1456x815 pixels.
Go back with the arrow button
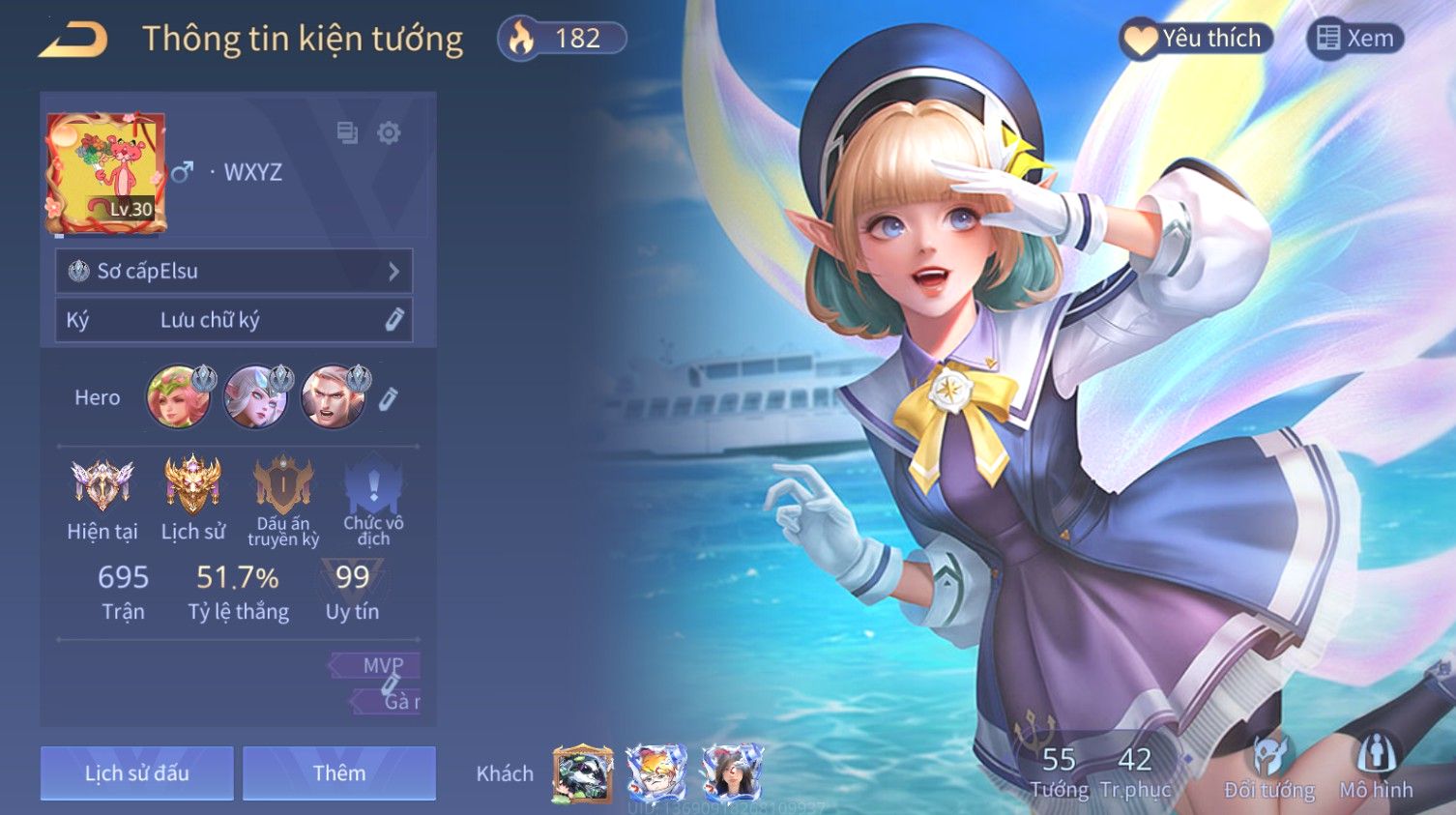coord(73,40)
